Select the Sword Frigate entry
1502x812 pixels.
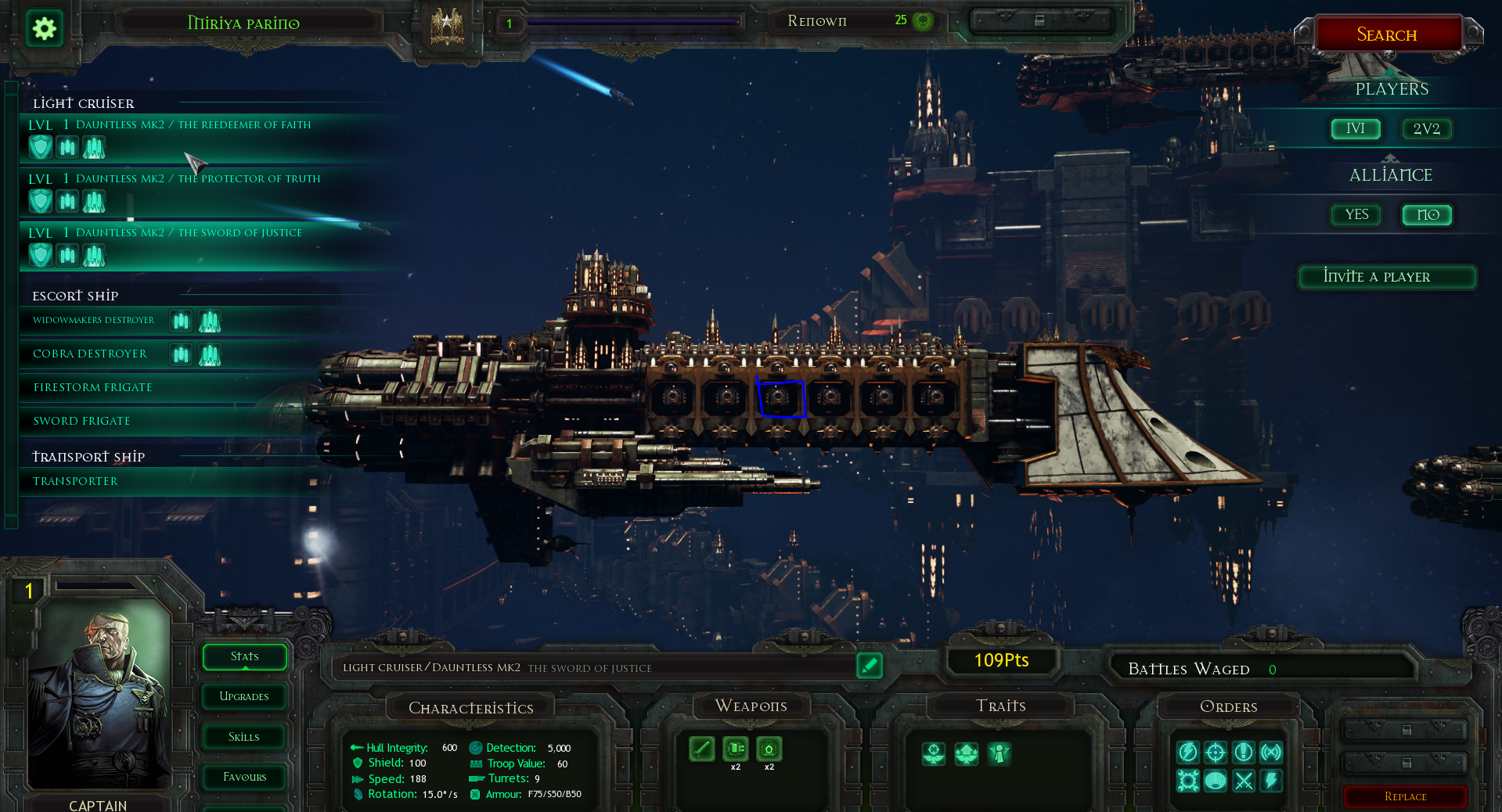click(x=82, y=422)
